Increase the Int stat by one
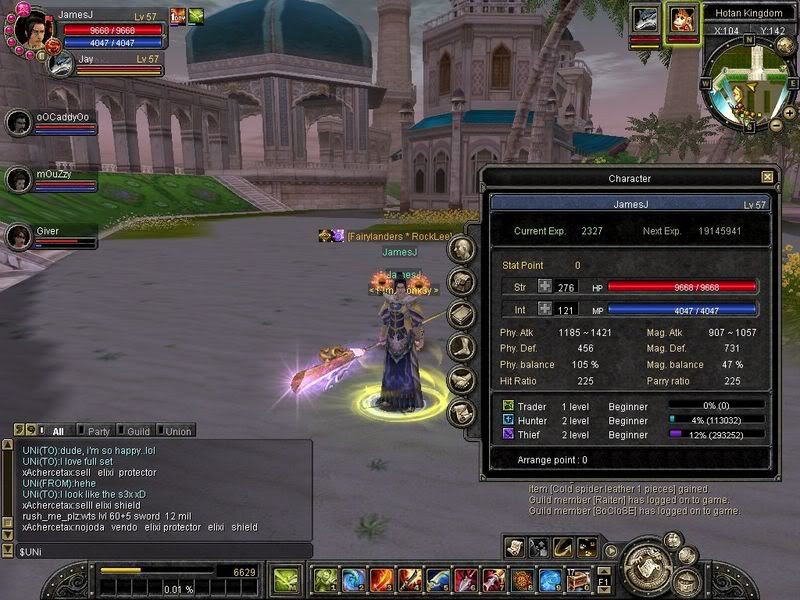 pos(545,311)
